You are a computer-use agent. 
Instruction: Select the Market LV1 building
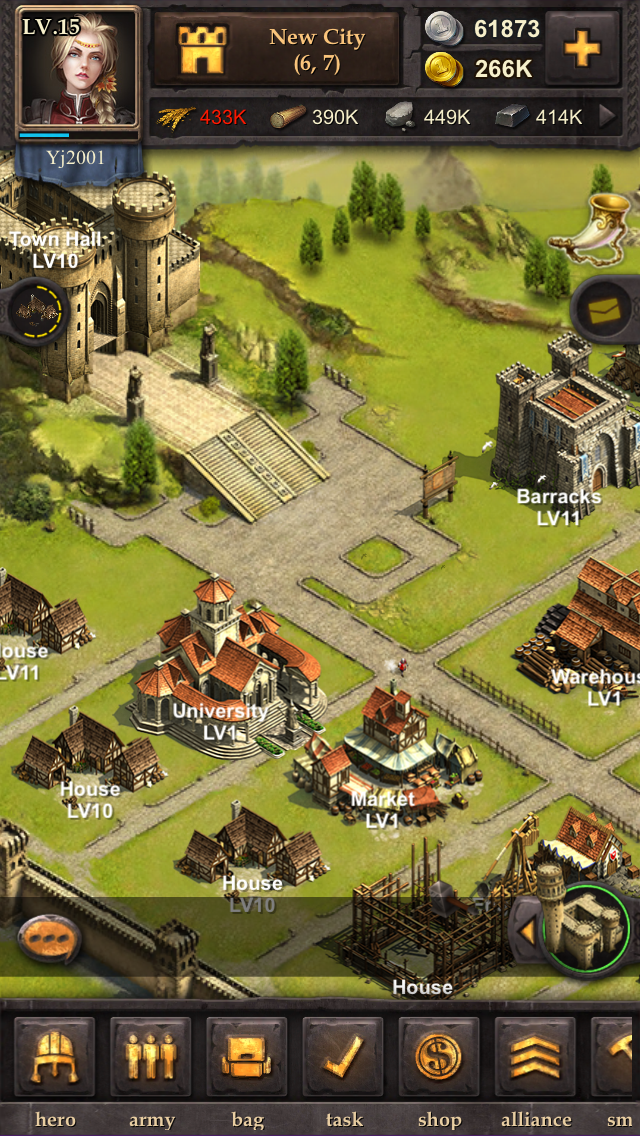pos(385,745)
